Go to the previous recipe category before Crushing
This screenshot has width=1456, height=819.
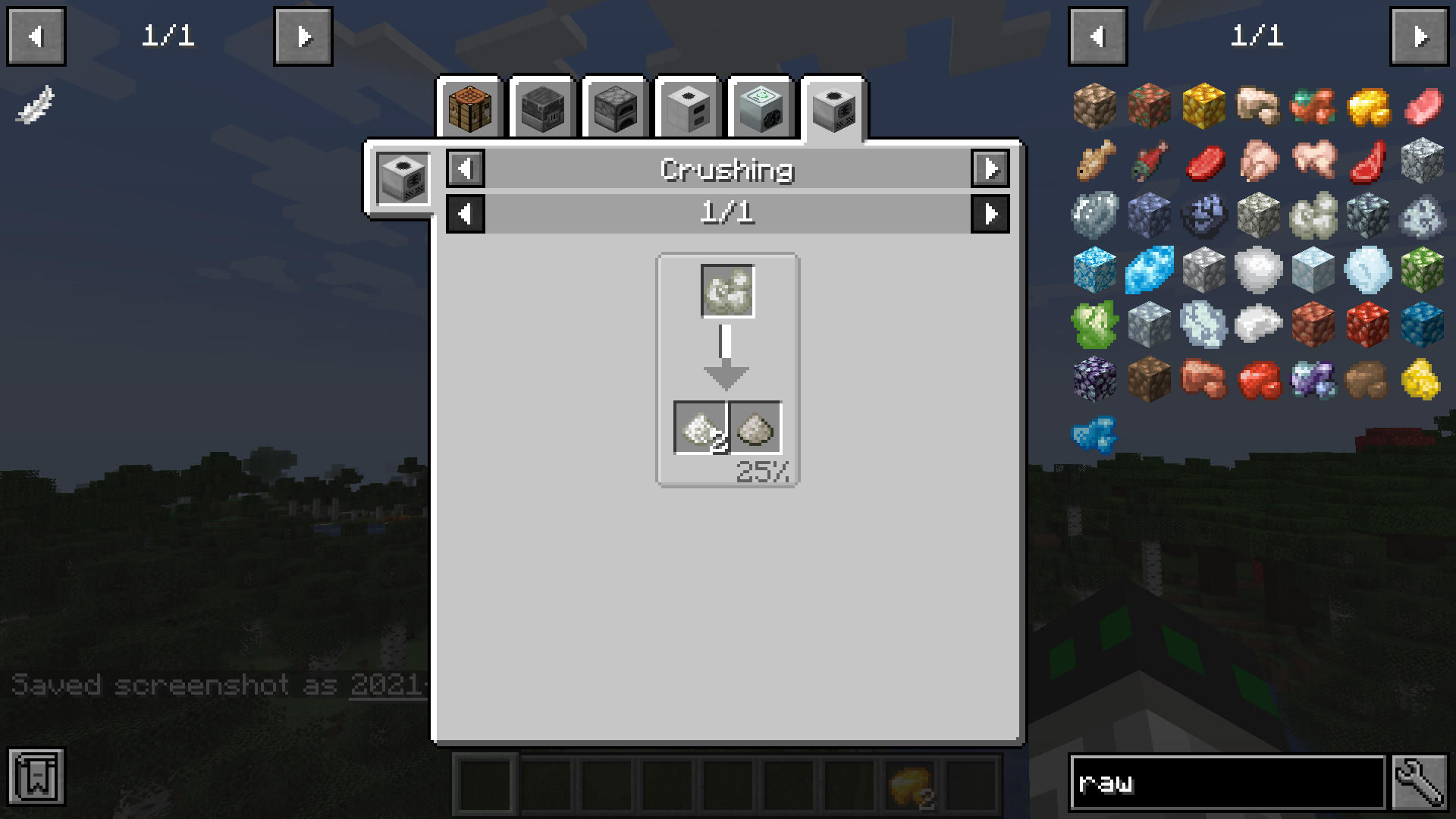pos(466,168)
